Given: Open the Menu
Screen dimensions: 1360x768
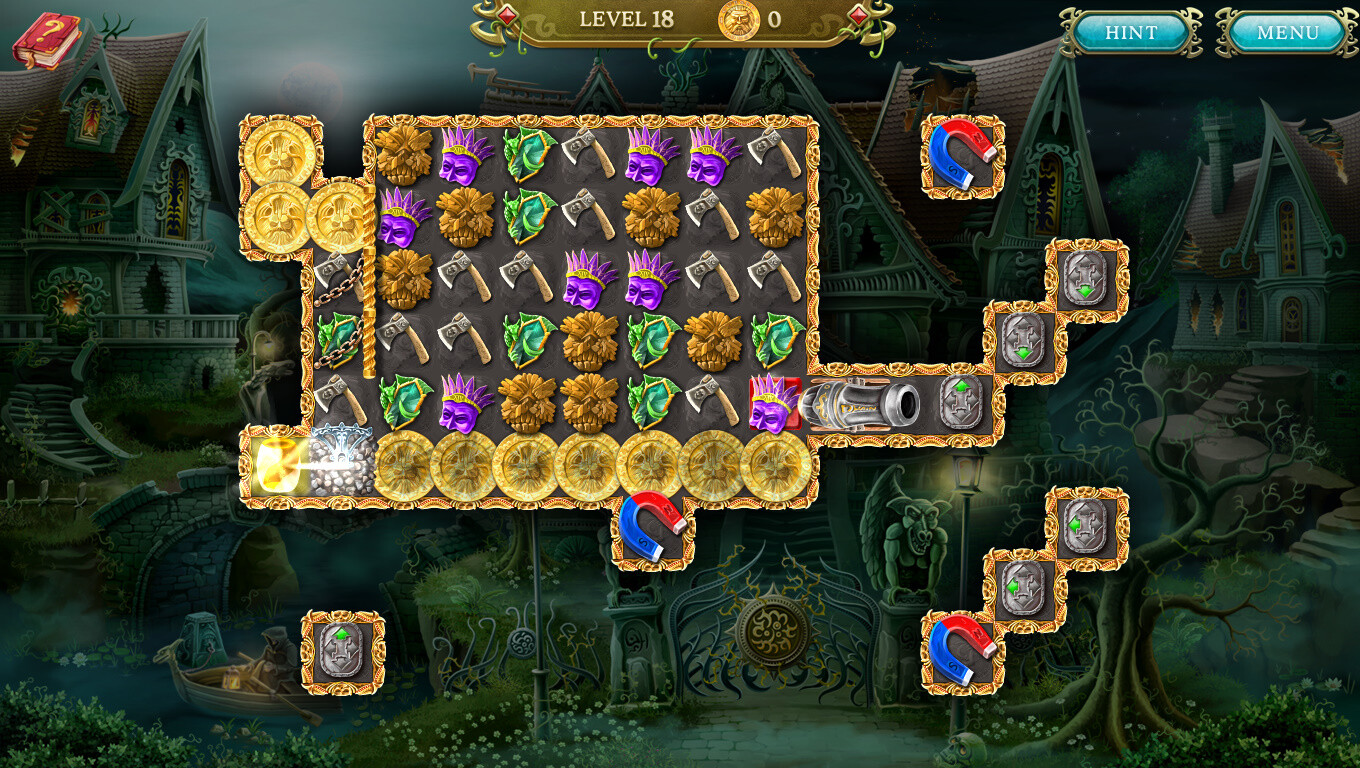Looking at the screenshot, I should point(1288,32).
